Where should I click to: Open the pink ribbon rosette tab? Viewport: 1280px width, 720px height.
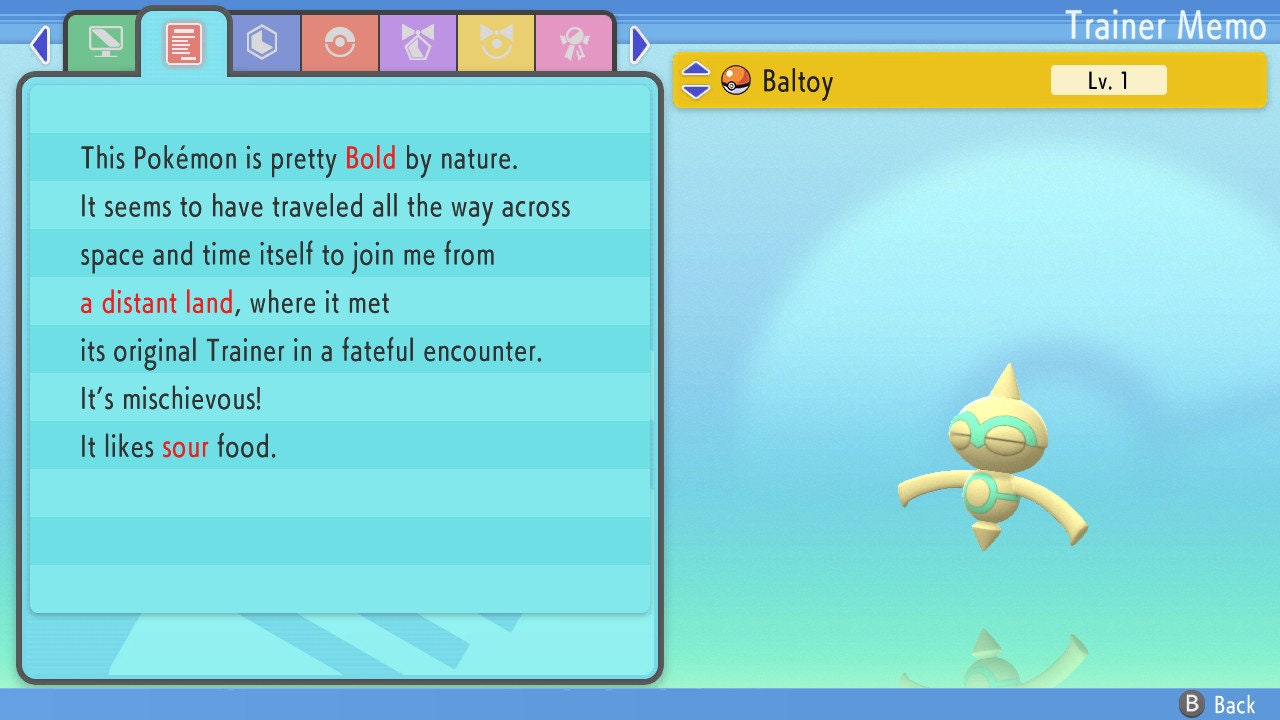(x=574, y=43)
